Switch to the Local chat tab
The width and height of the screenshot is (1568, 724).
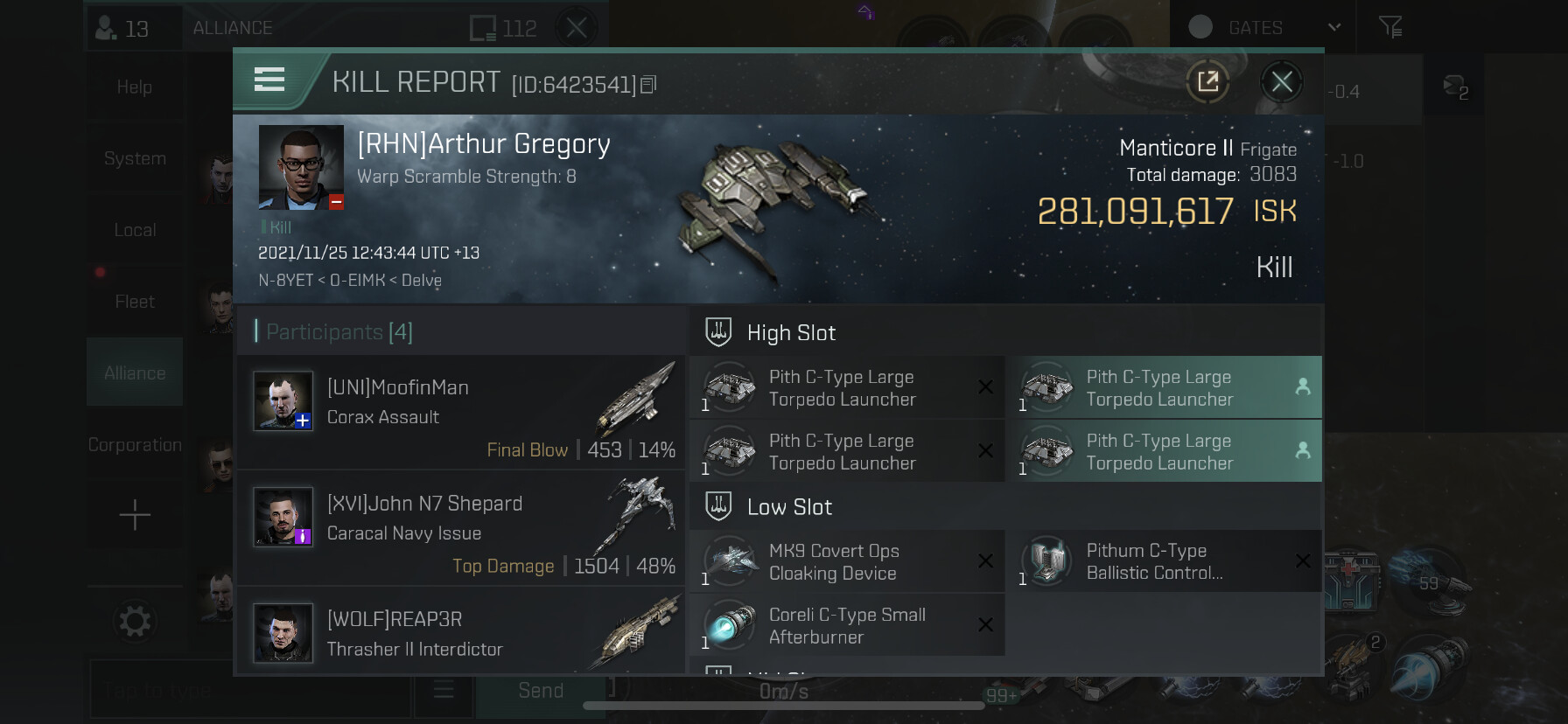(x=135, y=230)
